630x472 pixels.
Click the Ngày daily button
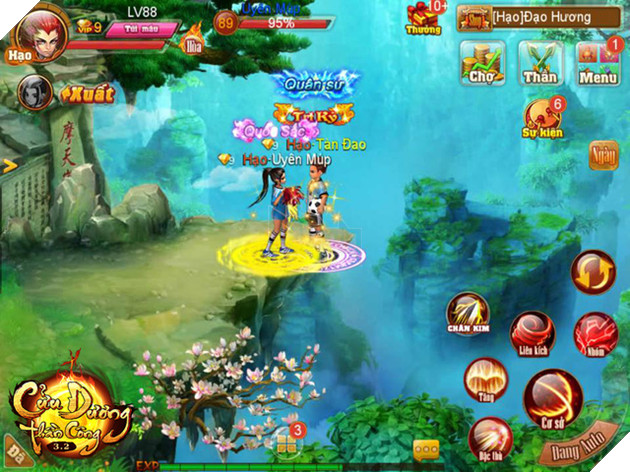point(603,155)
